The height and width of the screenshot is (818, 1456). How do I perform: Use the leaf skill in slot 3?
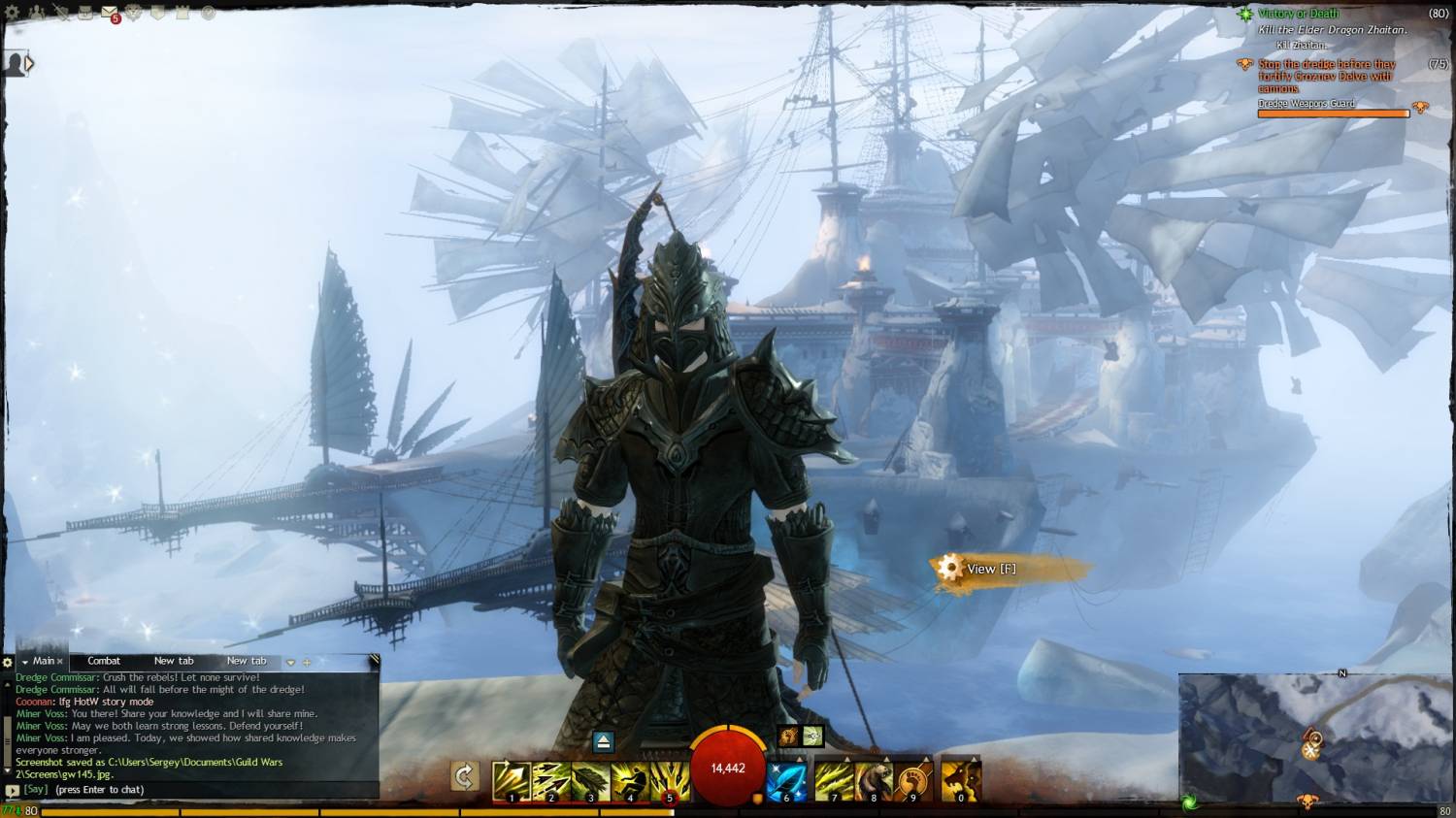tap(590, 781)
